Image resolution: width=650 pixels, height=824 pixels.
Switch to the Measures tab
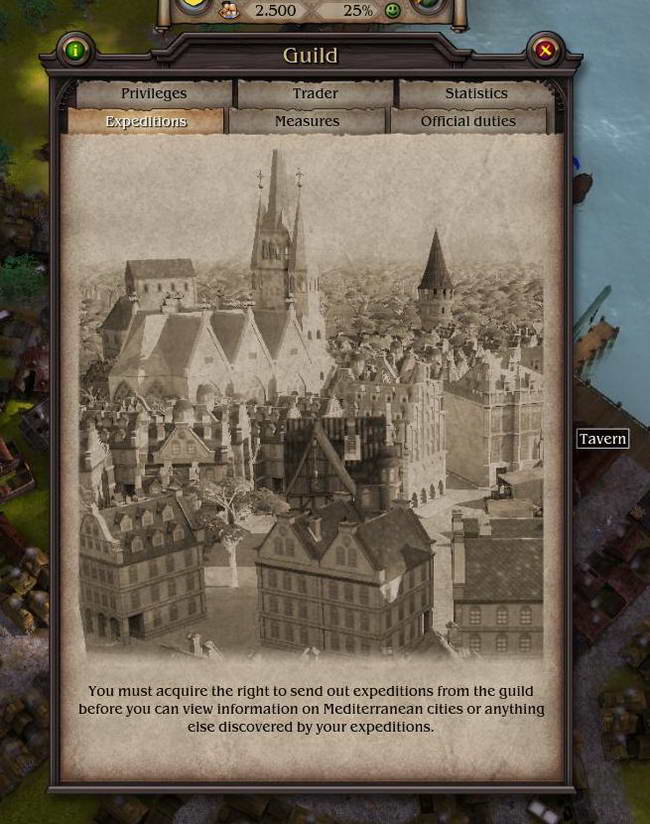[307, 121]
